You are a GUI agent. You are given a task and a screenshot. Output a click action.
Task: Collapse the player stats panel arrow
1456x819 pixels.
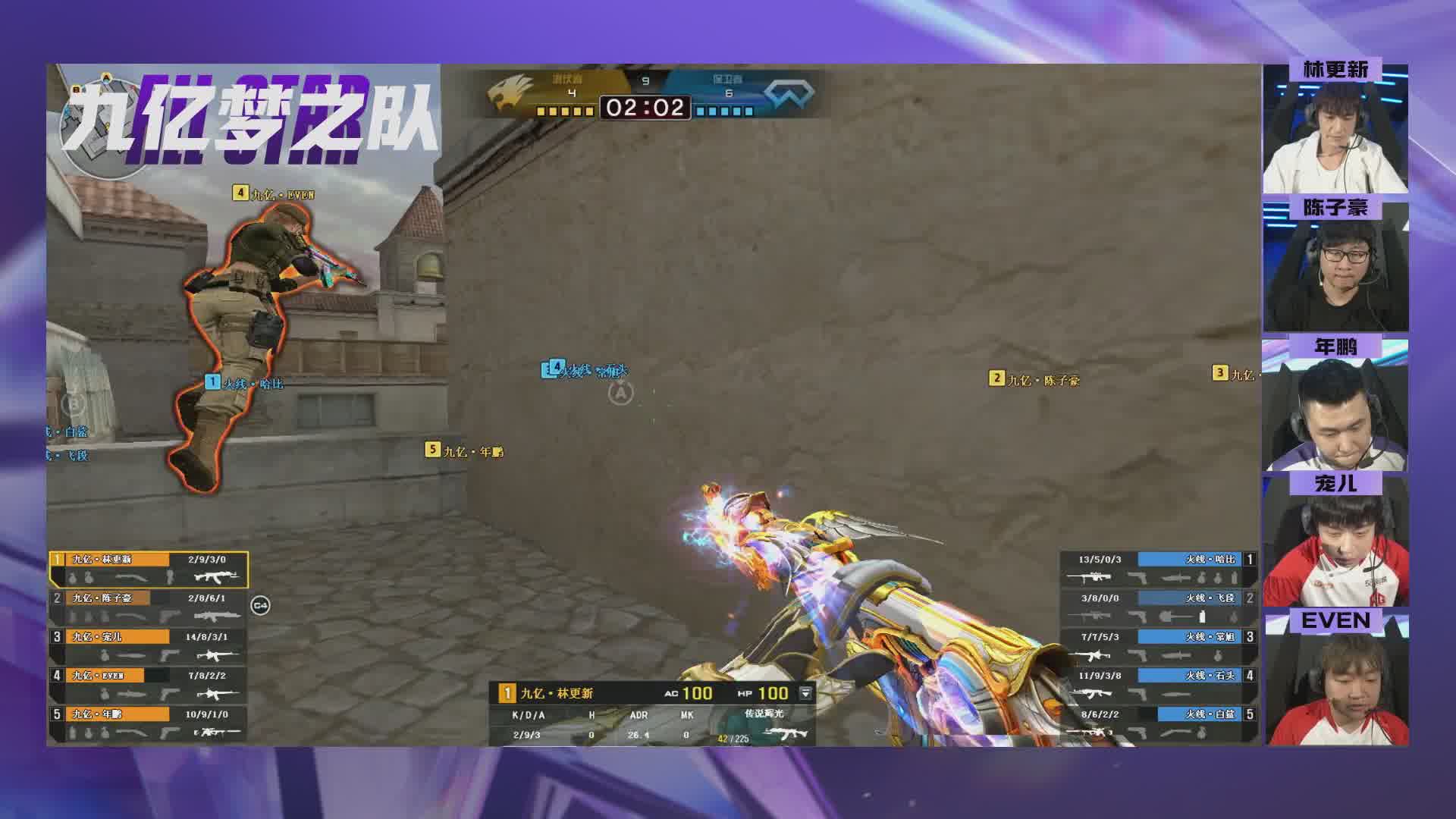tap(805, 693)
